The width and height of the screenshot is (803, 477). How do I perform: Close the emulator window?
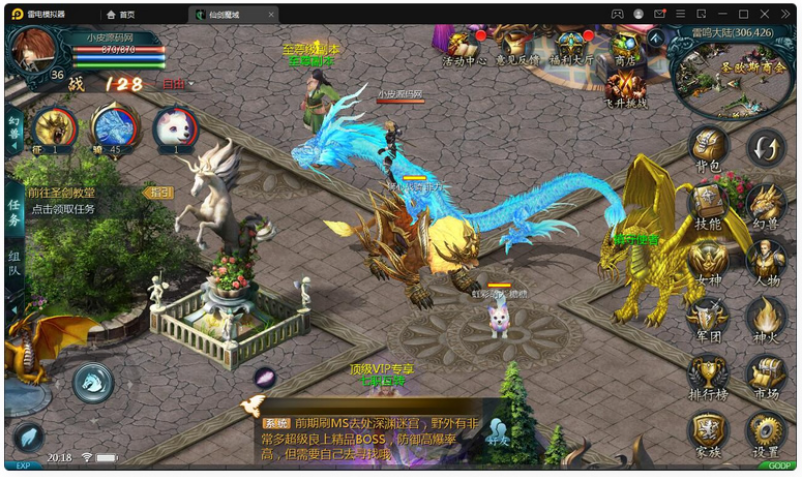(x=787, y=14)
